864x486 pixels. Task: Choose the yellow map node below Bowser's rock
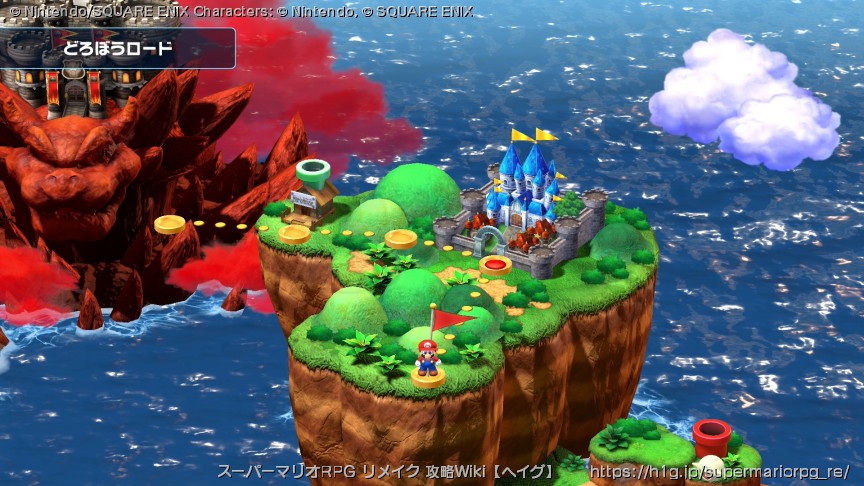pos(170,224)
